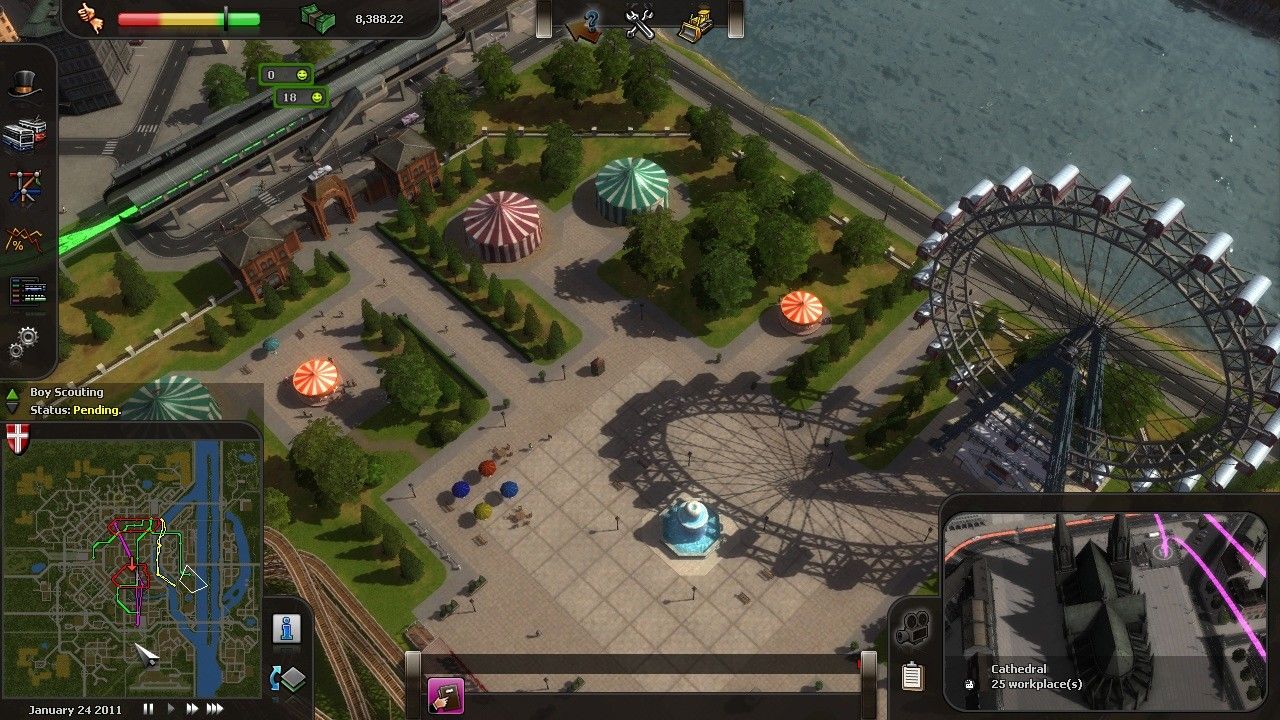Image resolution: width=1280 pixels, height=720 pixels.
Task: Open the bus and tram vehicles menu
Action: click(25, 136)
